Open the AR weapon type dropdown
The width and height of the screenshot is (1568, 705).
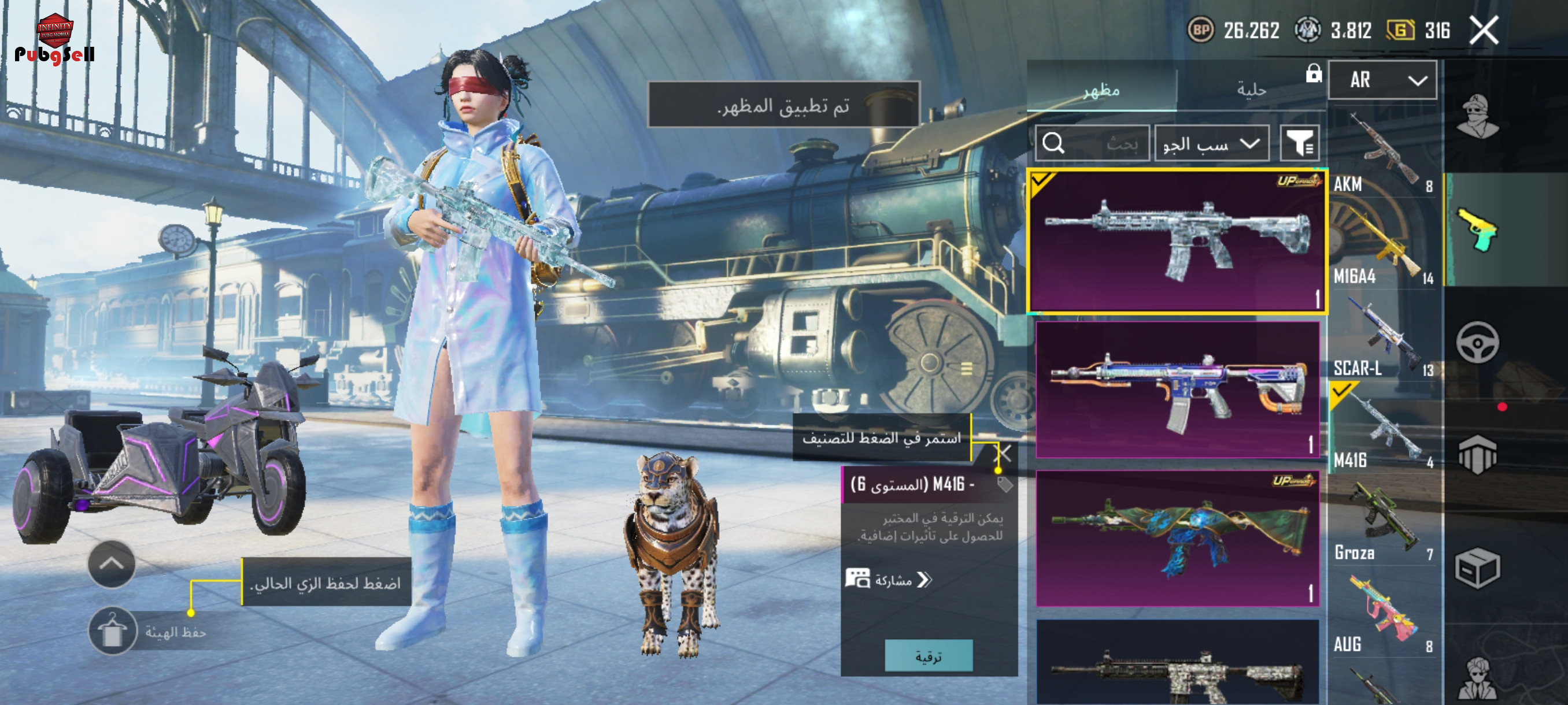pyautogui.click(x=1382, y=80)
